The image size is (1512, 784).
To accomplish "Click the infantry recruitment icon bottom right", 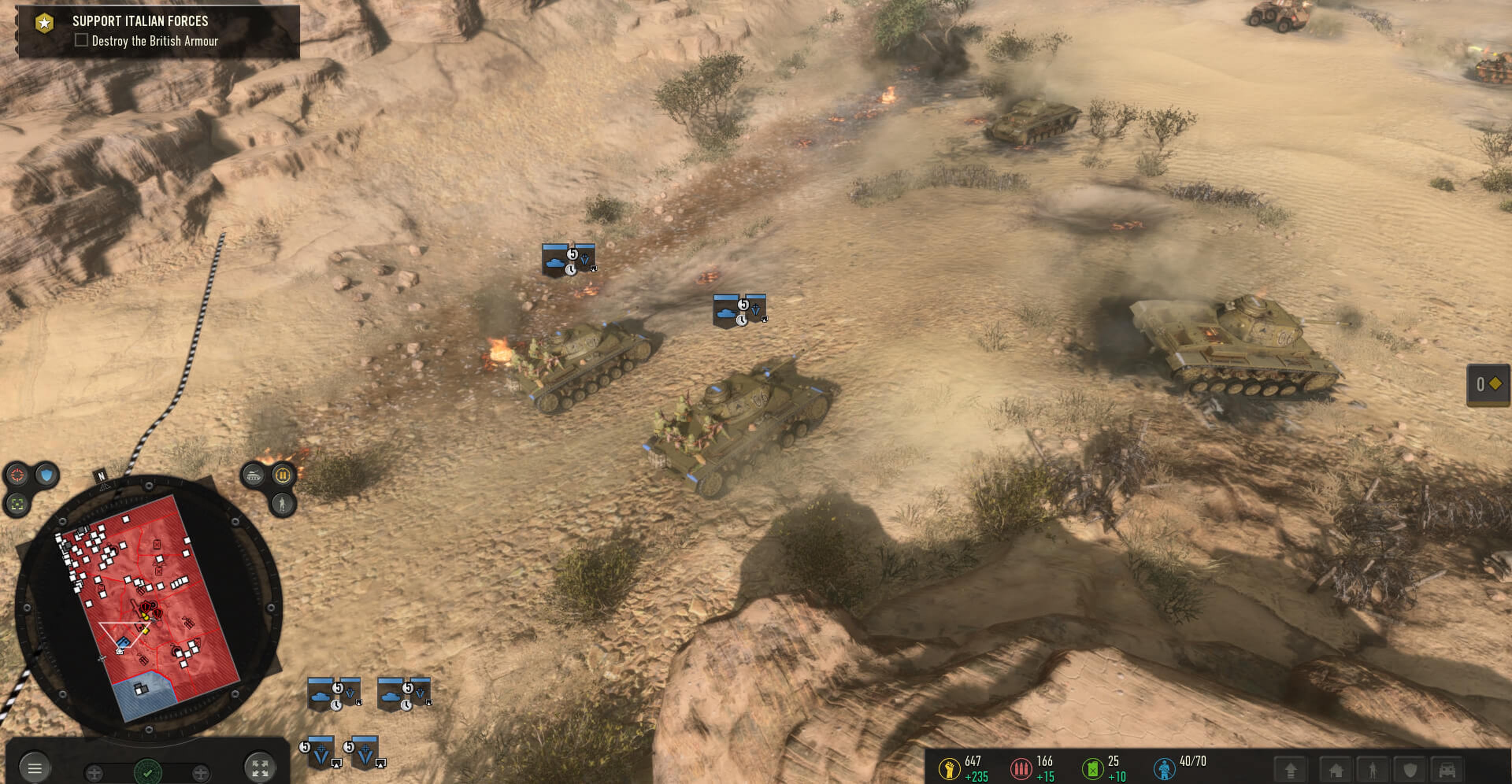I will tap(1373, 771).
